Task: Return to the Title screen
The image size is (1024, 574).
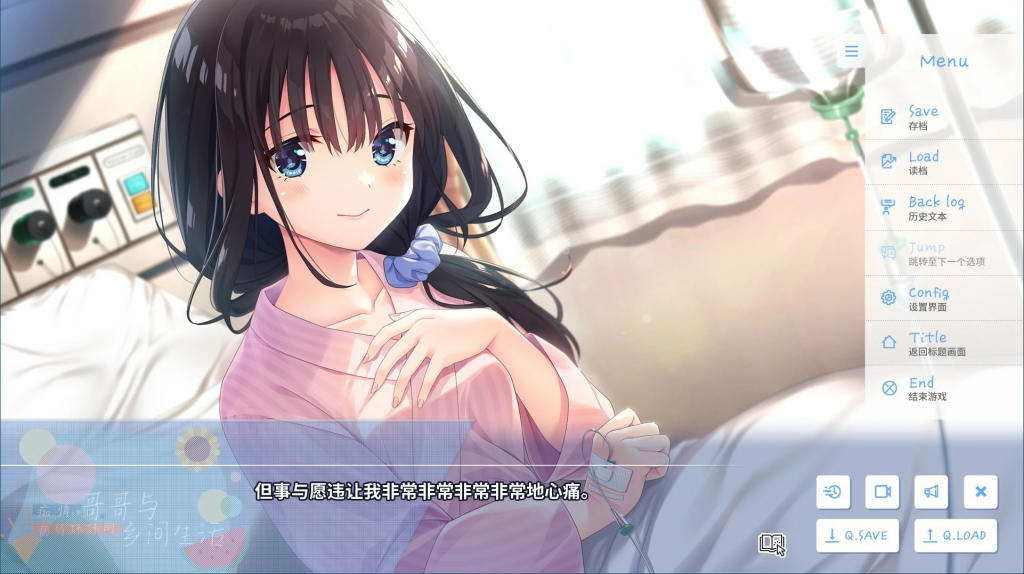Action: [x=926, y=343]
